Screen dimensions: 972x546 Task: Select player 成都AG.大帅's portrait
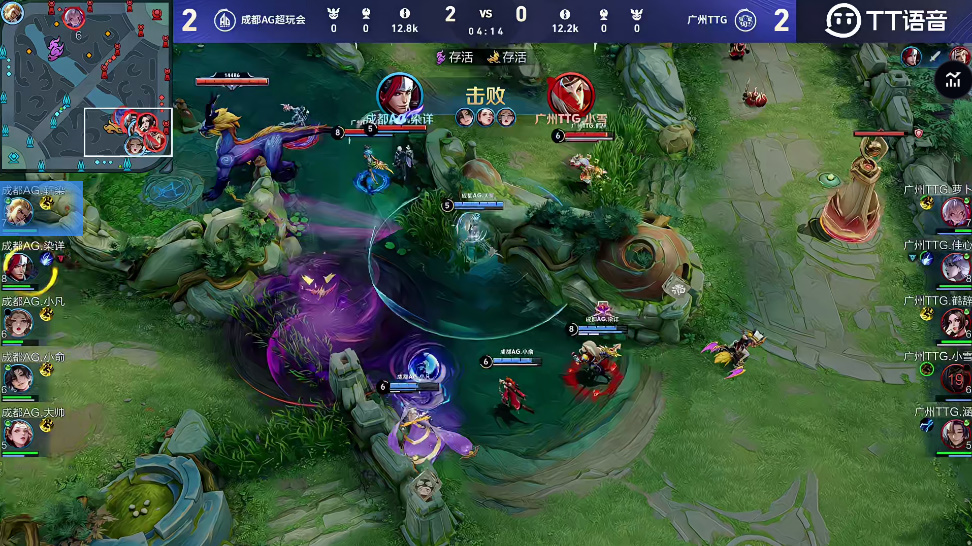[19, 434]
